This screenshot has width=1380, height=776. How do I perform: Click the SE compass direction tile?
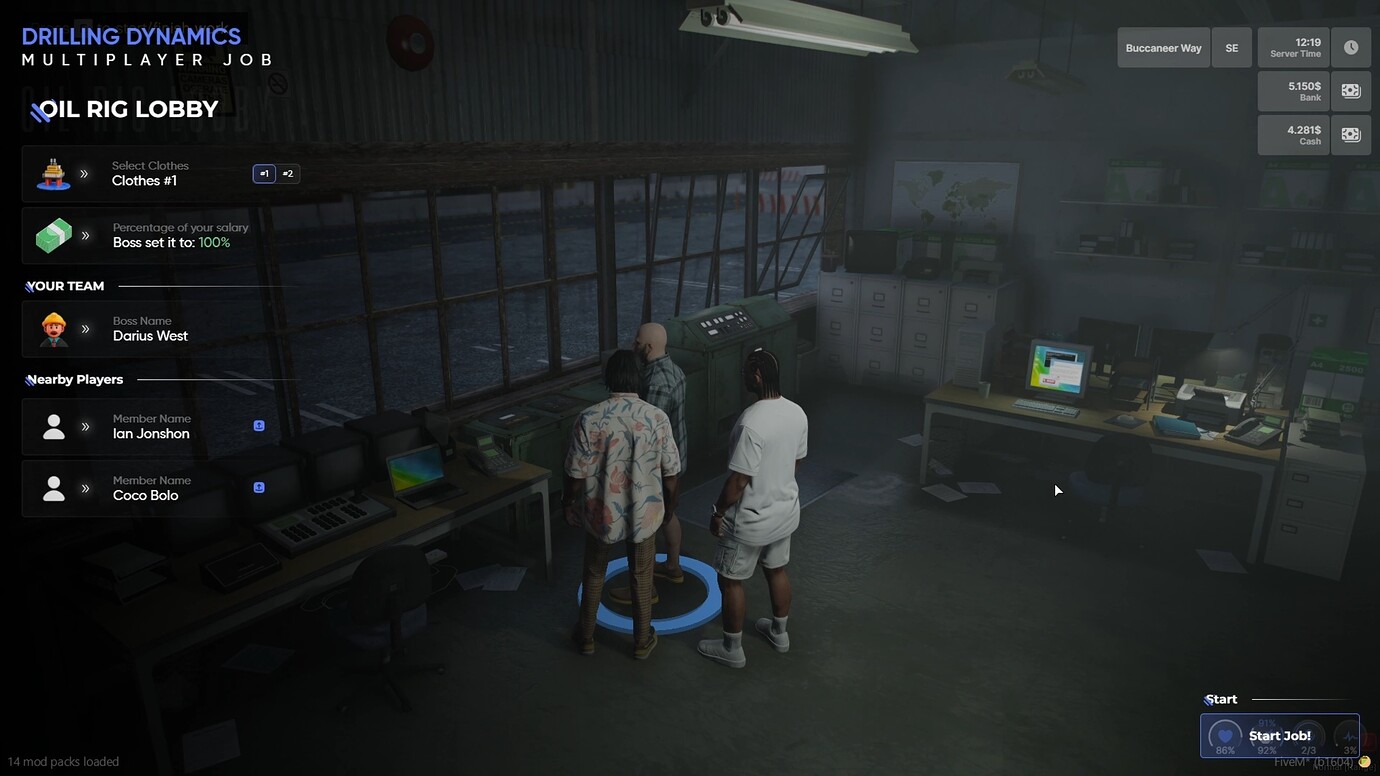pyautogui.click(x=1231, y=46)
